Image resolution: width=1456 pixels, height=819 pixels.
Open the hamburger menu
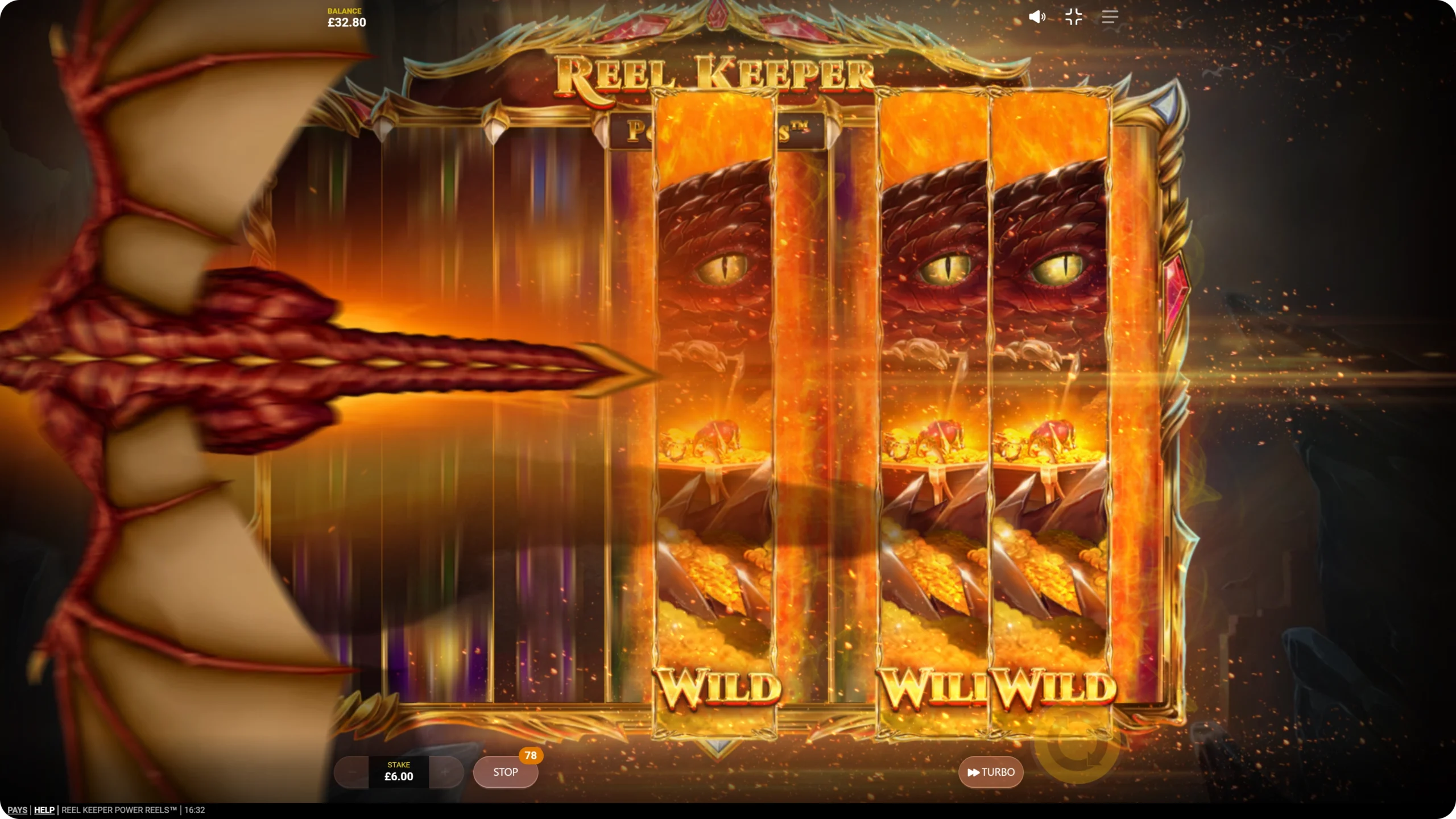(1110, 17)
